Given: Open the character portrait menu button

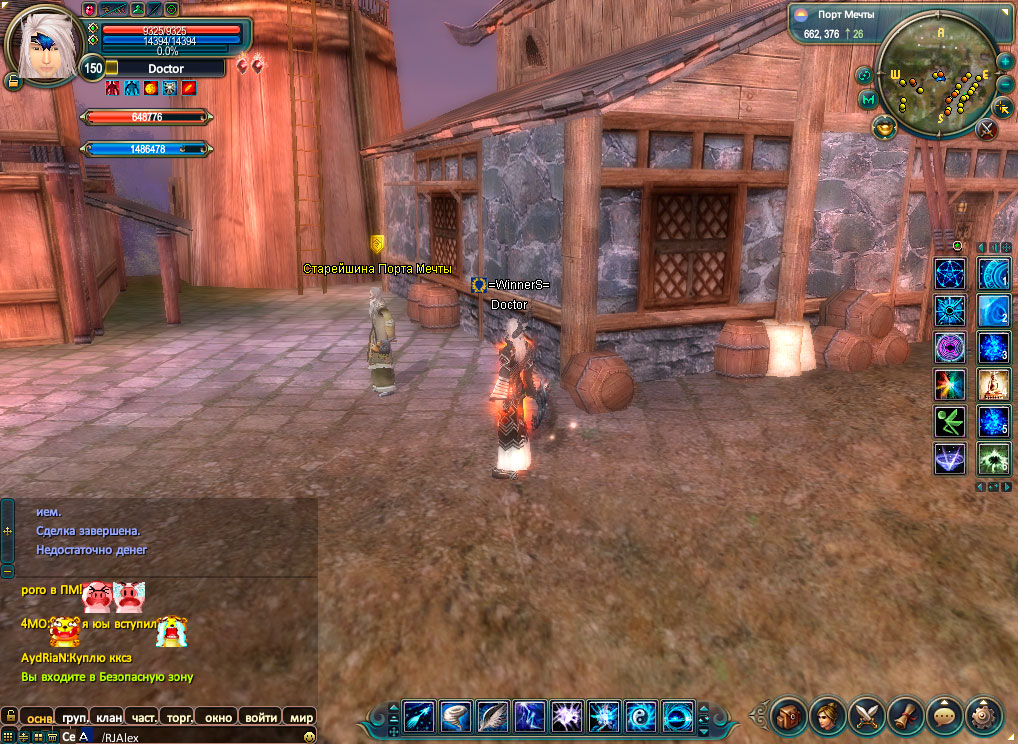Looking at the screenshot, I should pos(828,716).
